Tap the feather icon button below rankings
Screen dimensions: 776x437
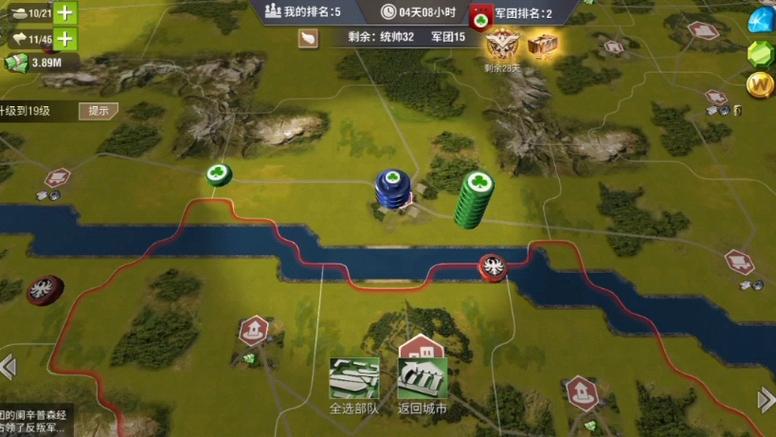tap(309, 38)
